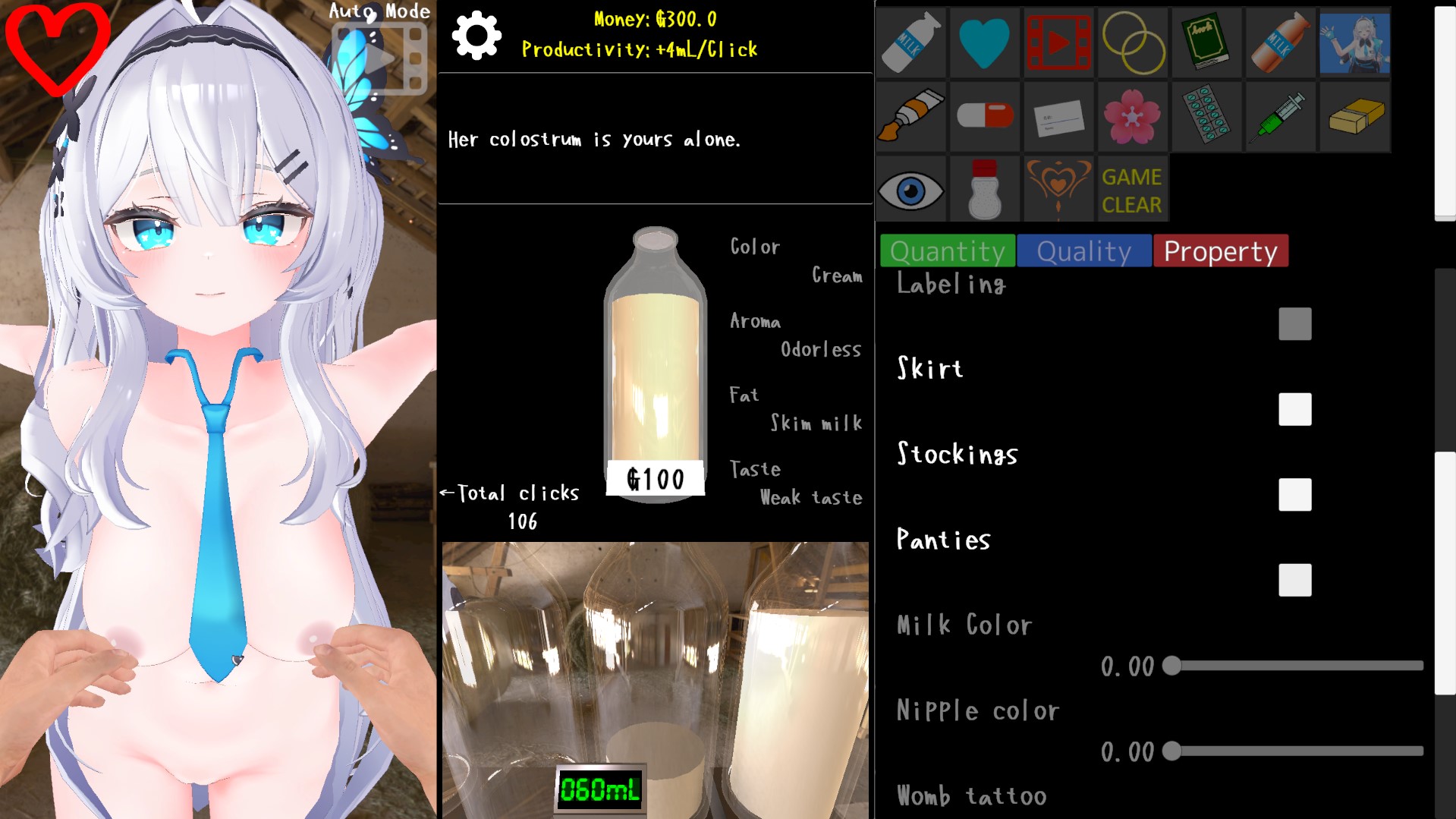The width and height of the screenshot is (1456, 819).
Task: Select the red pill capsule icon
Action: pos(983,116)
